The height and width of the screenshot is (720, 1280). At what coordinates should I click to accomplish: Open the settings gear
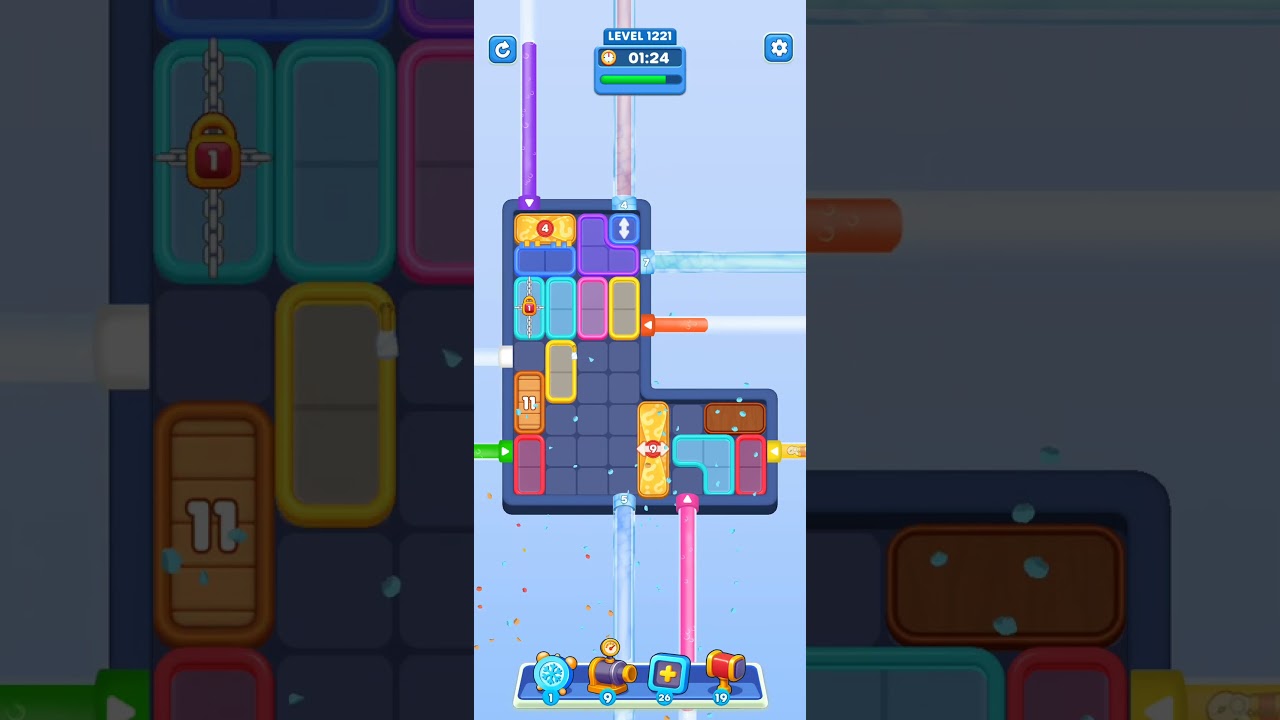coord(778,47)
